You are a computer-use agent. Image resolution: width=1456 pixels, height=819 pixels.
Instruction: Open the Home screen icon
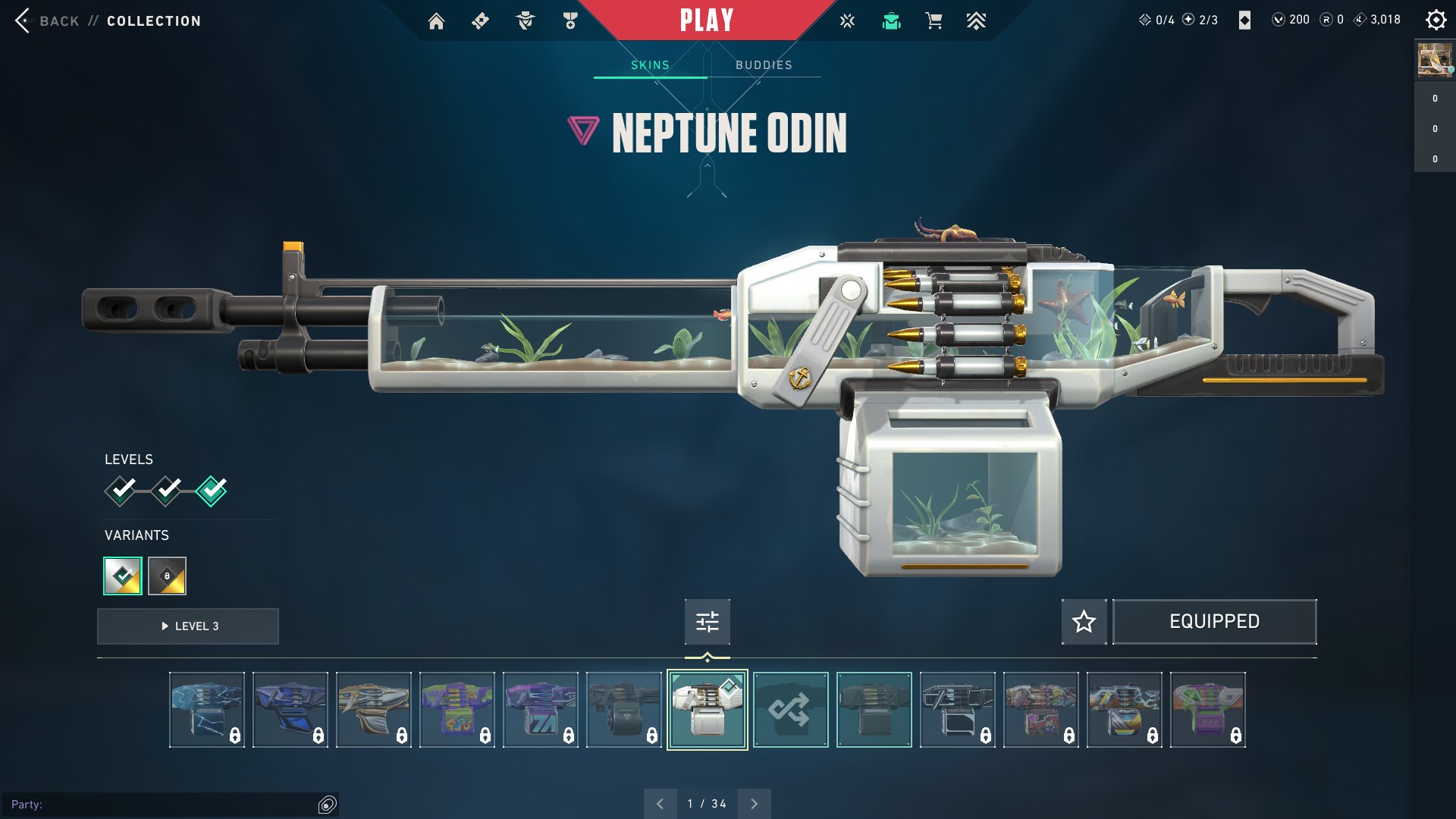(x=437, y=20)
